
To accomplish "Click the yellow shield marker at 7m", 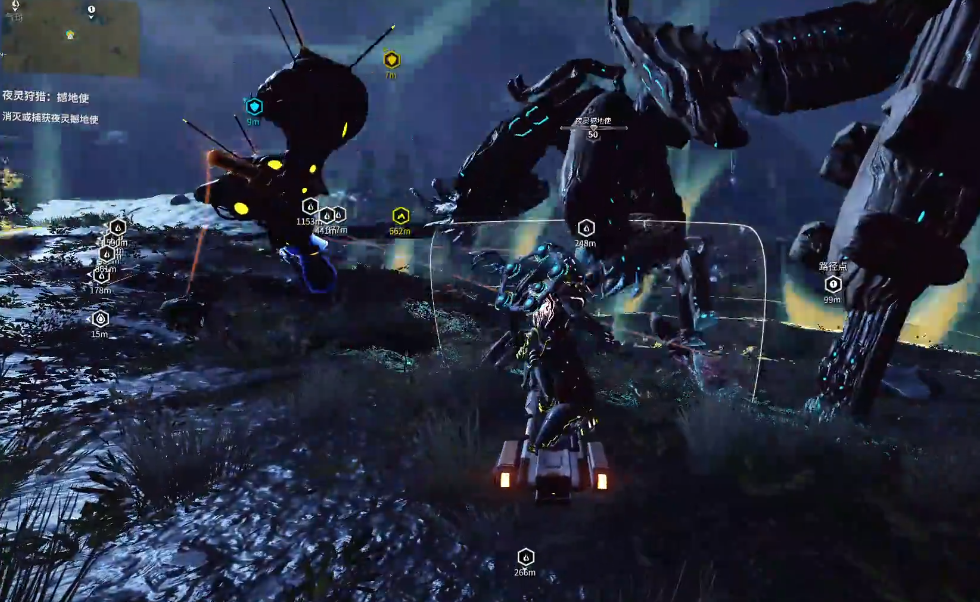I will [391, 60].
